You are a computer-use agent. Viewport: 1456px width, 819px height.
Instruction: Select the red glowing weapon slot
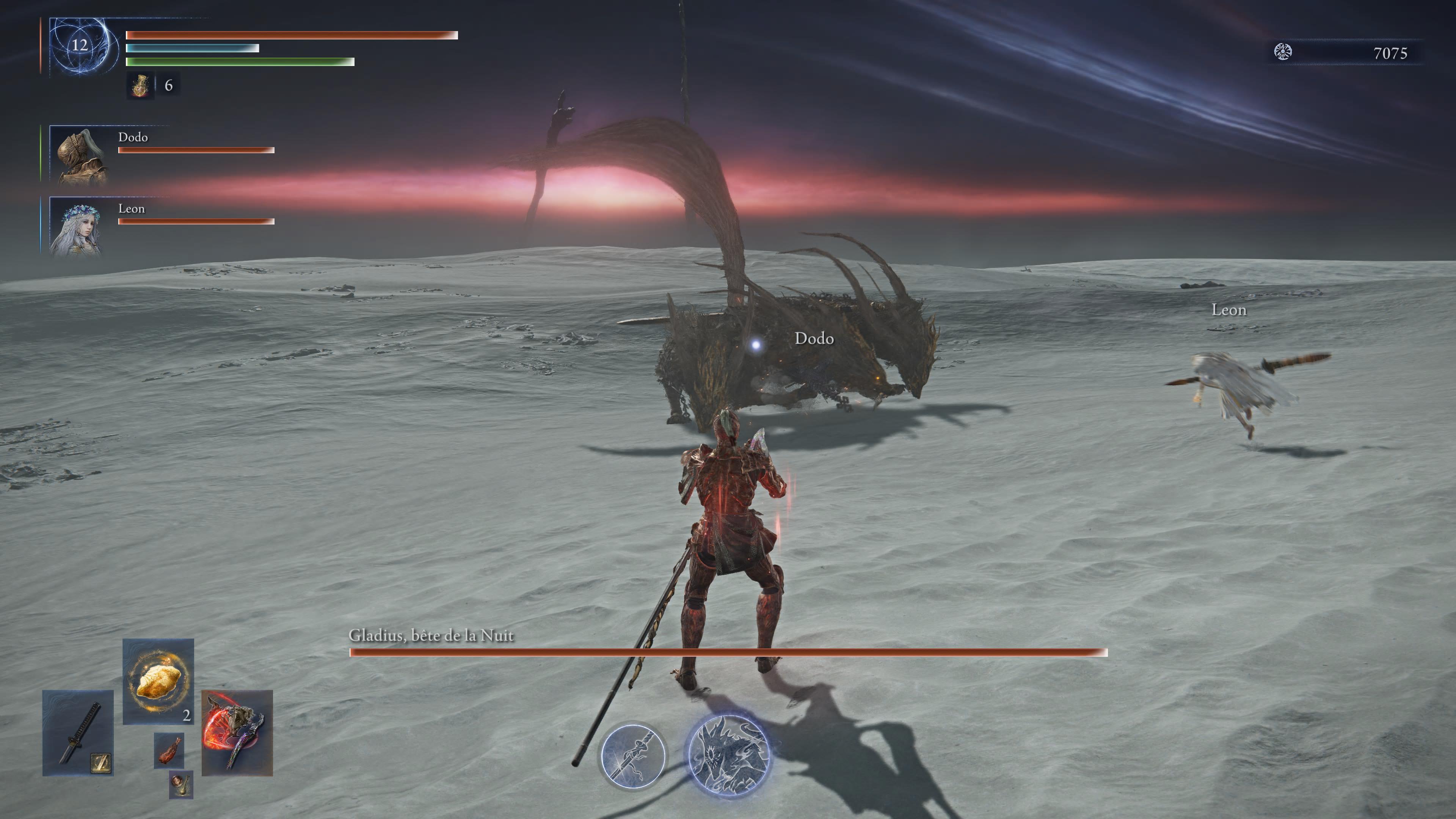click(x=237, y=733)
